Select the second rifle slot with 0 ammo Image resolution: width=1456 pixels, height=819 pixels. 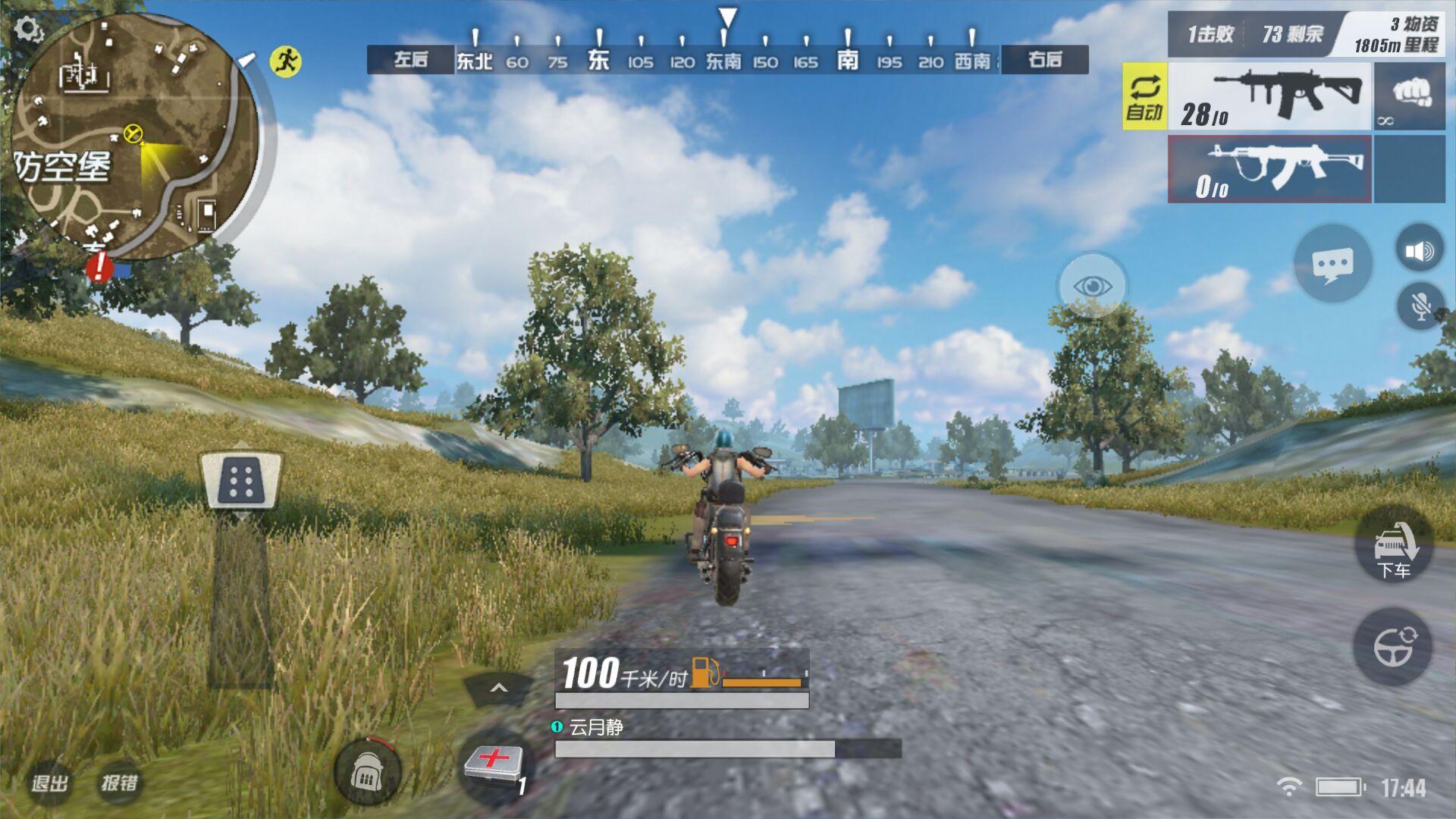1269,169
